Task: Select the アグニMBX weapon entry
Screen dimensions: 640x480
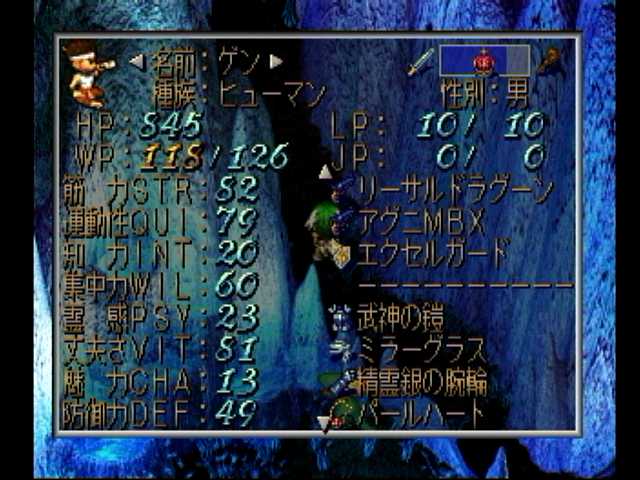Action: pos(420,219)
